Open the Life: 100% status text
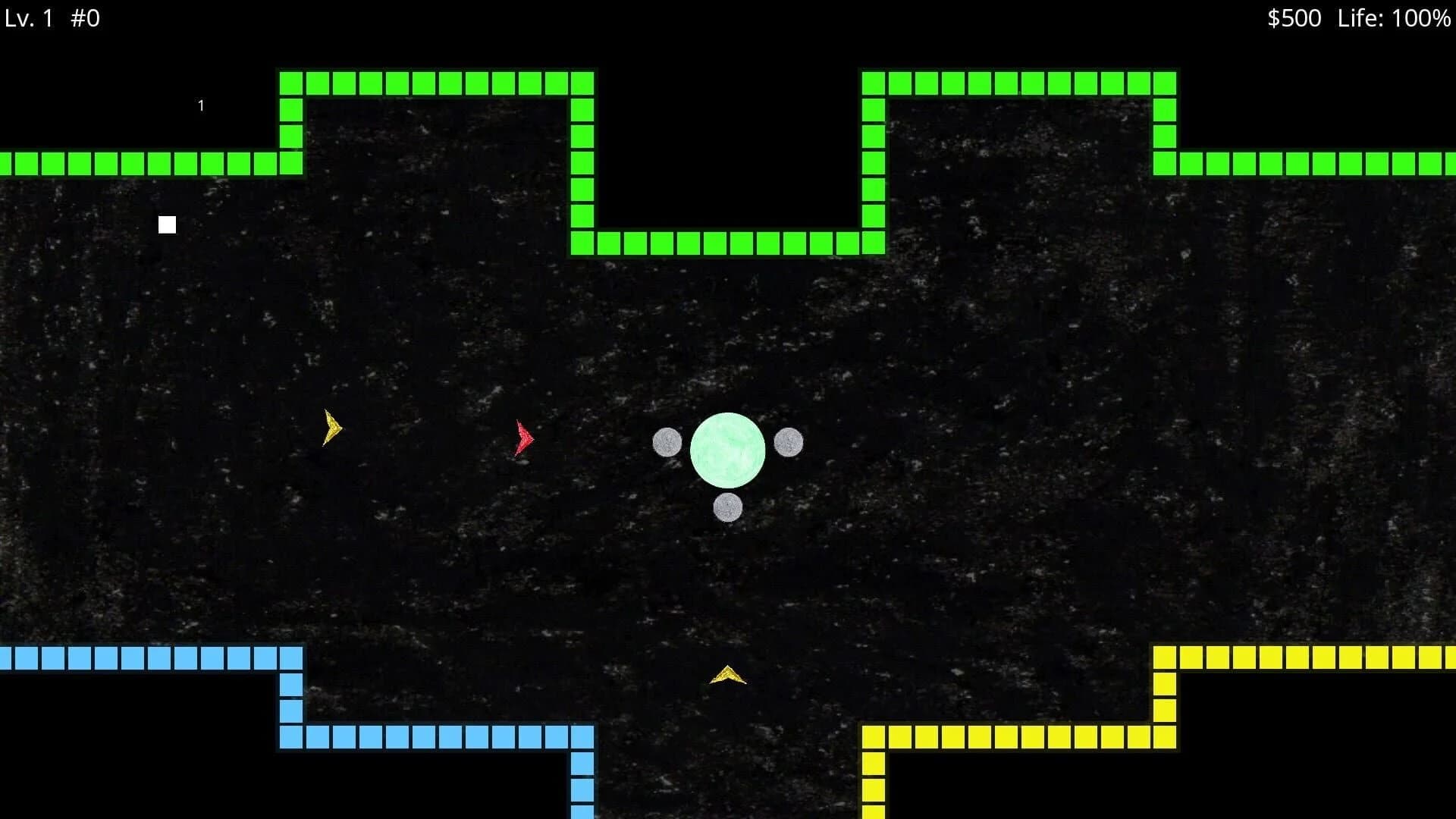 1395,17
